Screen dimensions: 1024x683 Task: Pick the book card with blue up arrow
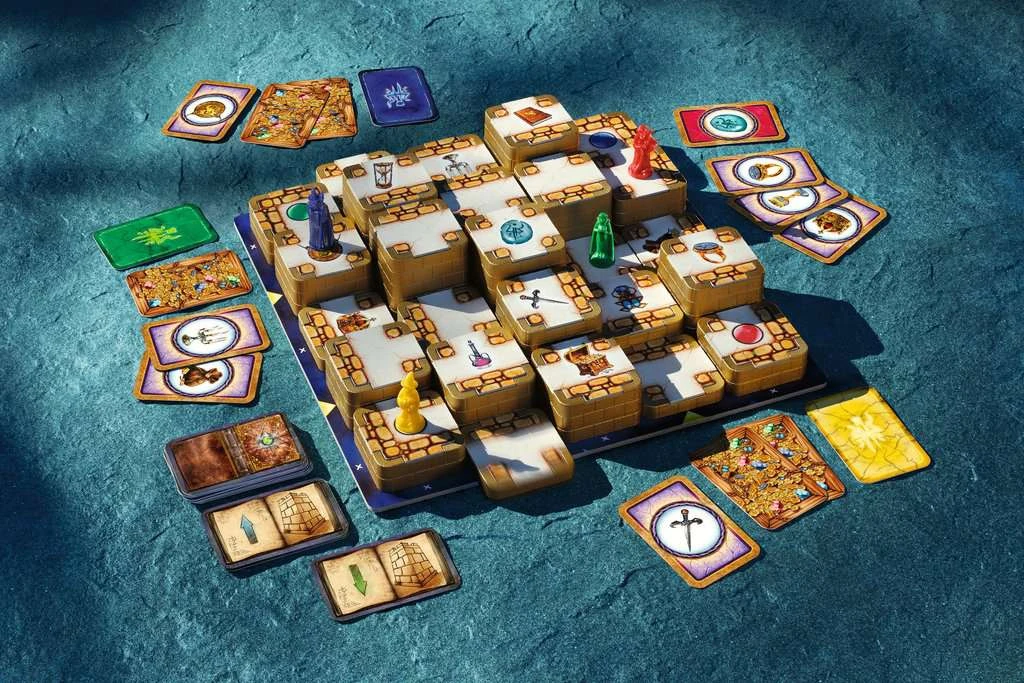click(x=274, y=523)
